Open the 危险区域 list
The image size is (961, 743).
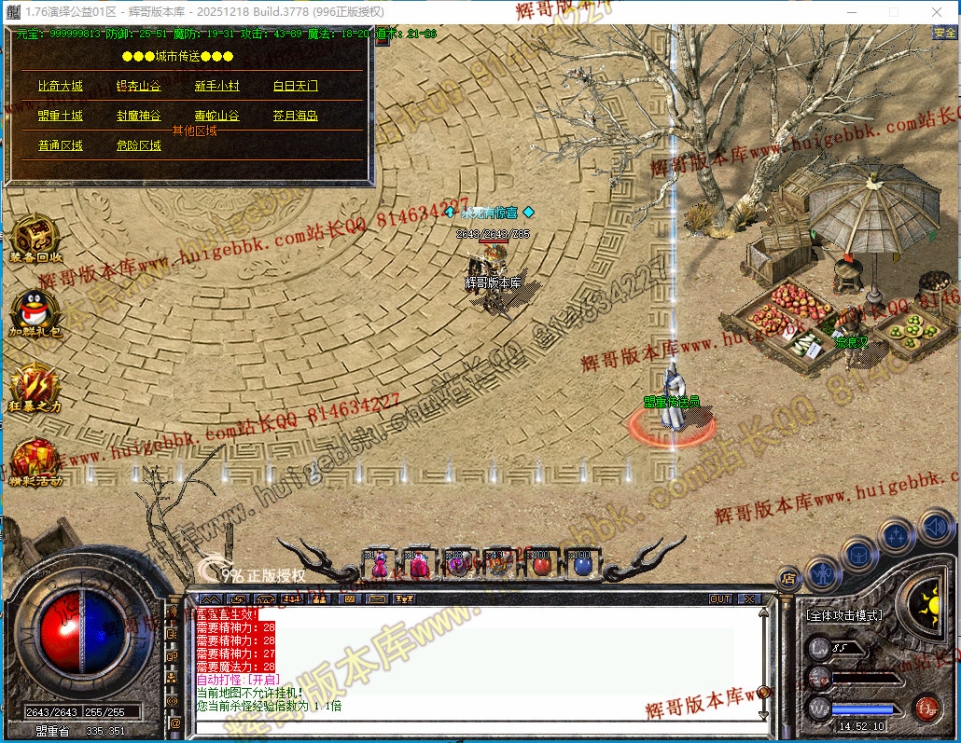pos(138,146)
